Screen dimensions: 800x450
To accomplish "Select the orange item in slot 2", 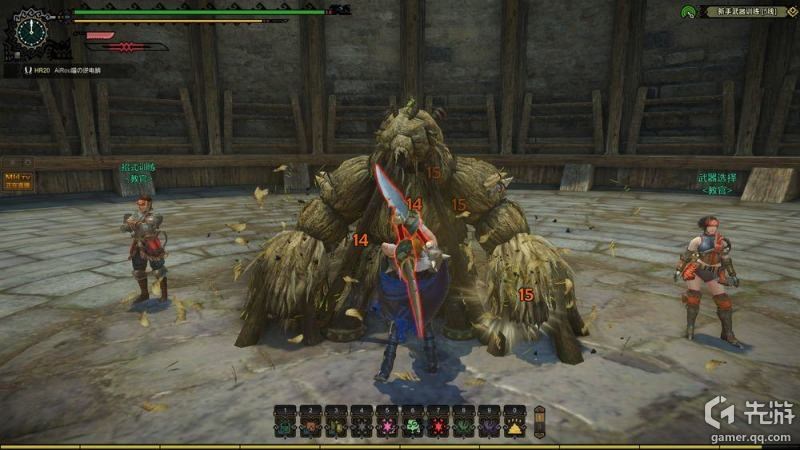I will 310,426.
